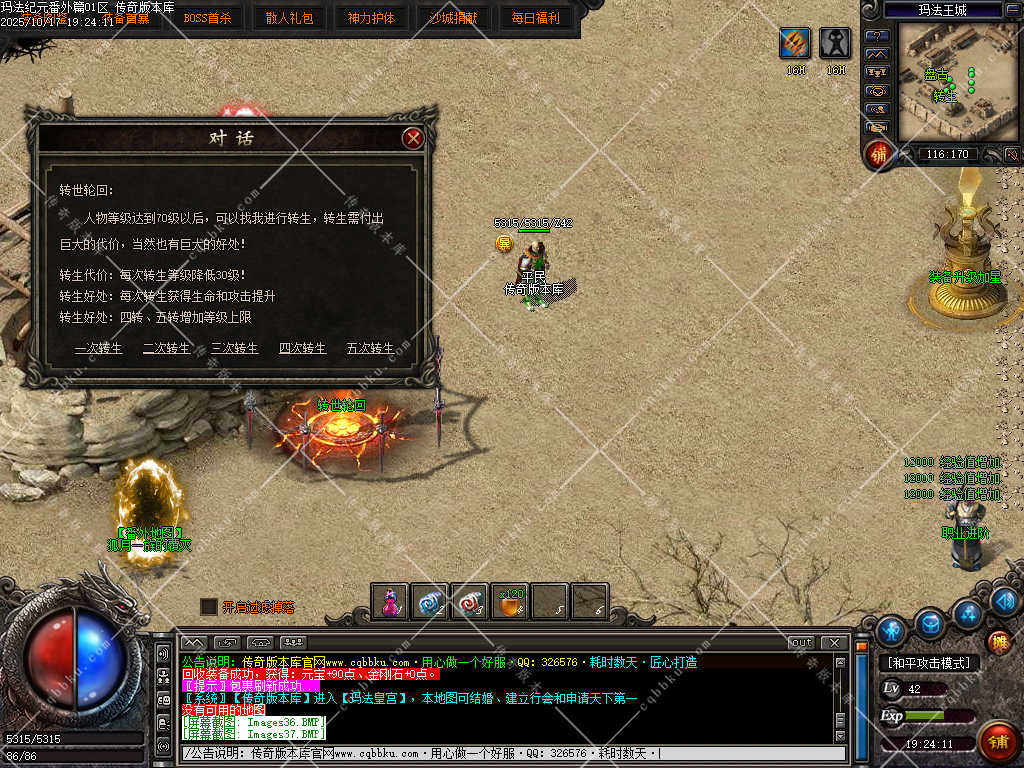Choose 四次转生 in the dialogue
Viewport: 1024px width, 768px height.
coord(303,348)
